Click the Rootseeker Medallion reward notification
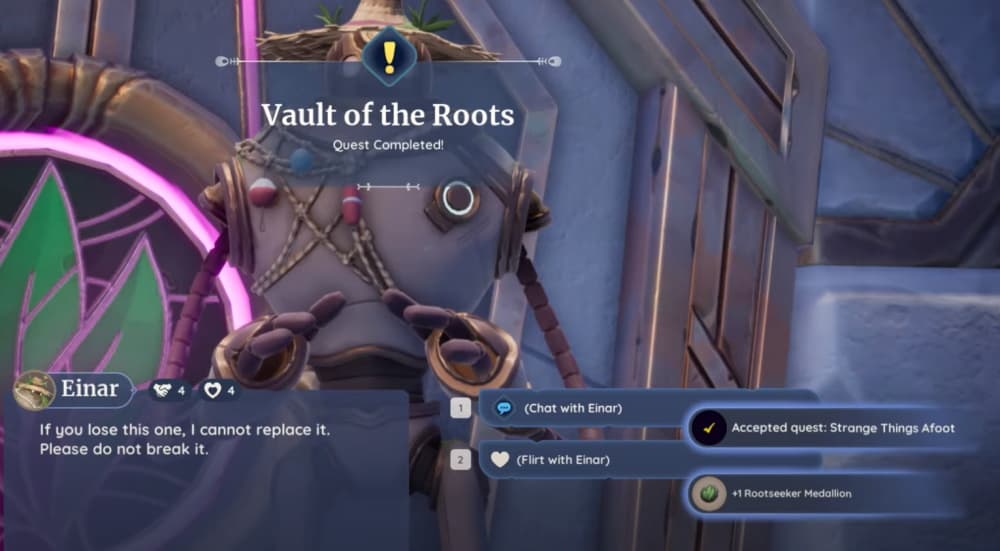1000x551 pixels. pos(790,493)
